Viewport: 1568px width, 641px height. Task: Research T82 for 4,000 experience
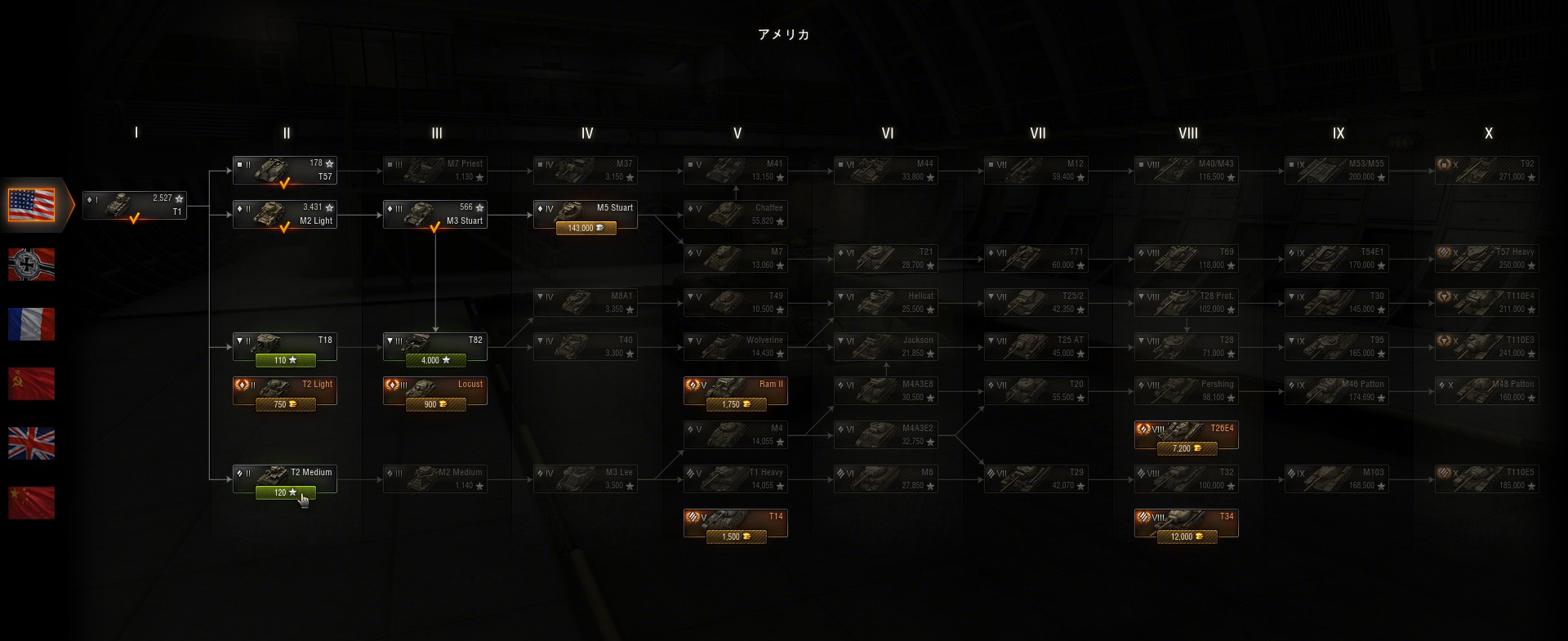[x=435, y=360]
